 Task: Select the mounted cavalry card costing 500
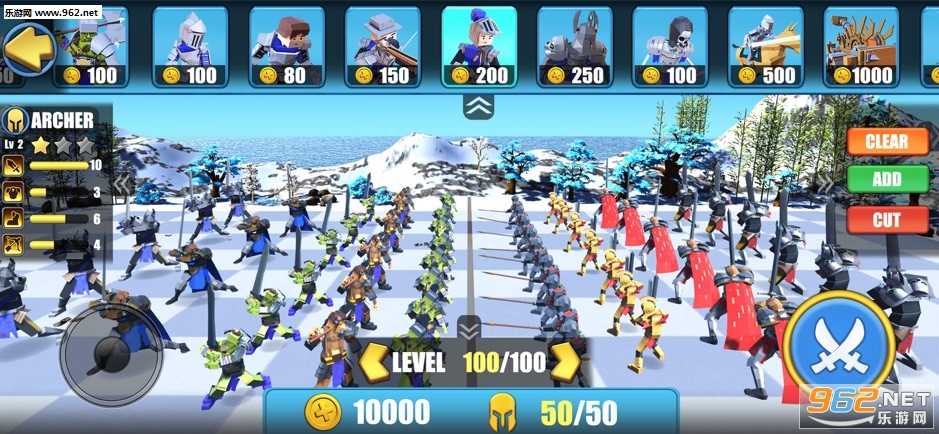766,46
